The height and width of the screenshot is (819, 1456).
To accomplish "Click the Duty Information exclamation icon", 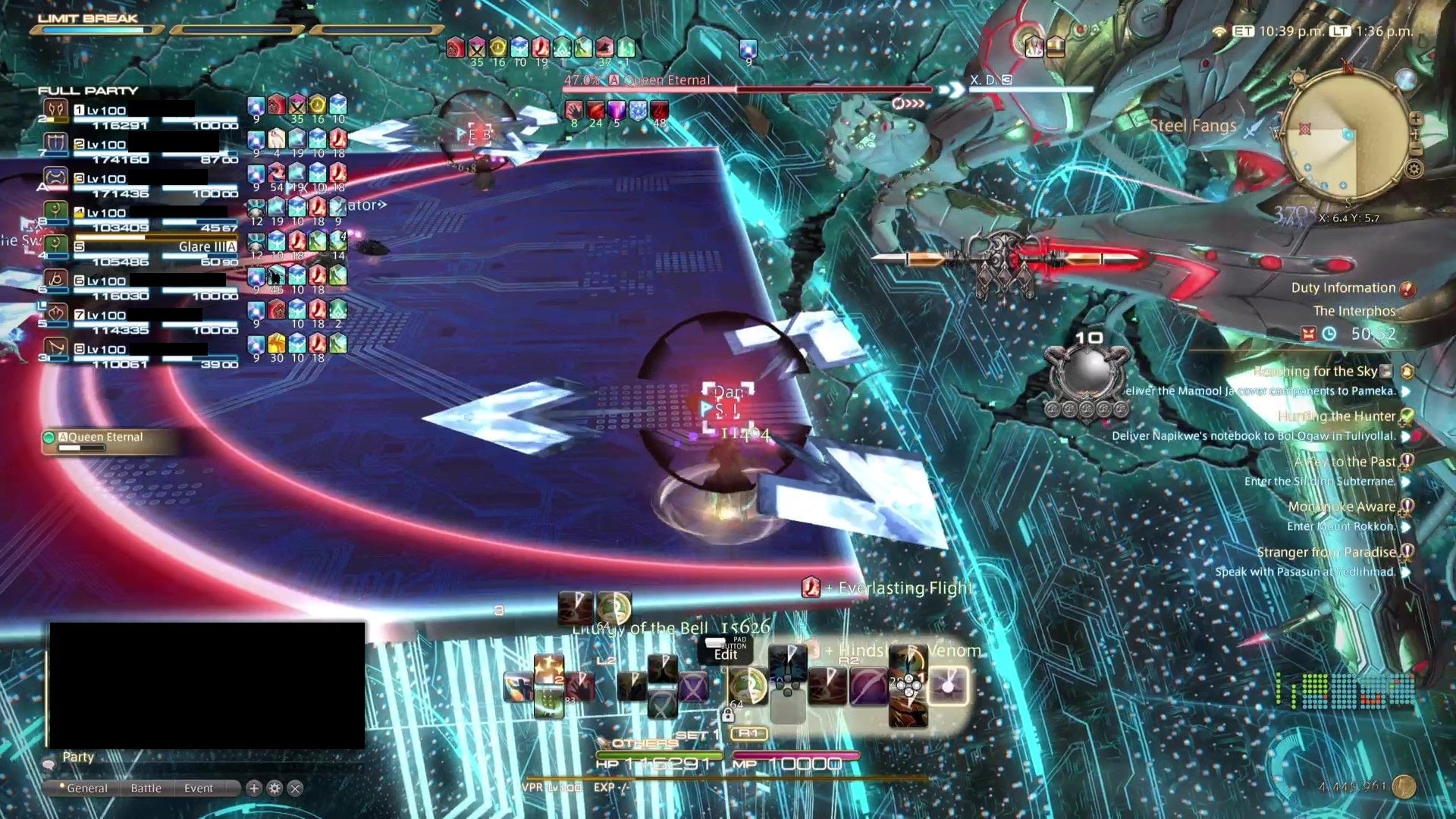I will 1407,287.
